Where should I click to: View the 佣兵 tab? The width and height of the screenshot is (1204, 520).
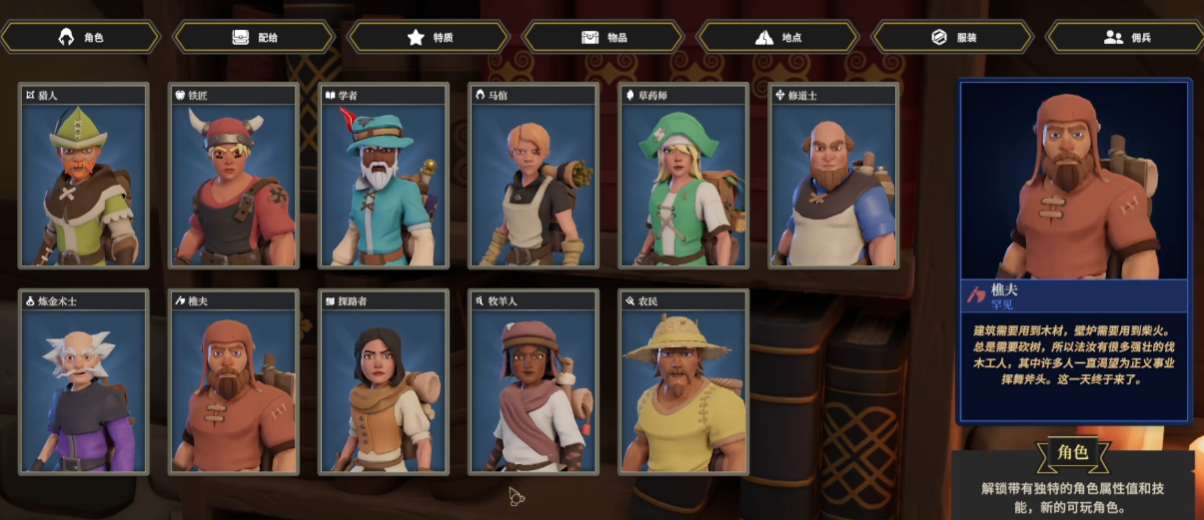(x=1125, y=37)
